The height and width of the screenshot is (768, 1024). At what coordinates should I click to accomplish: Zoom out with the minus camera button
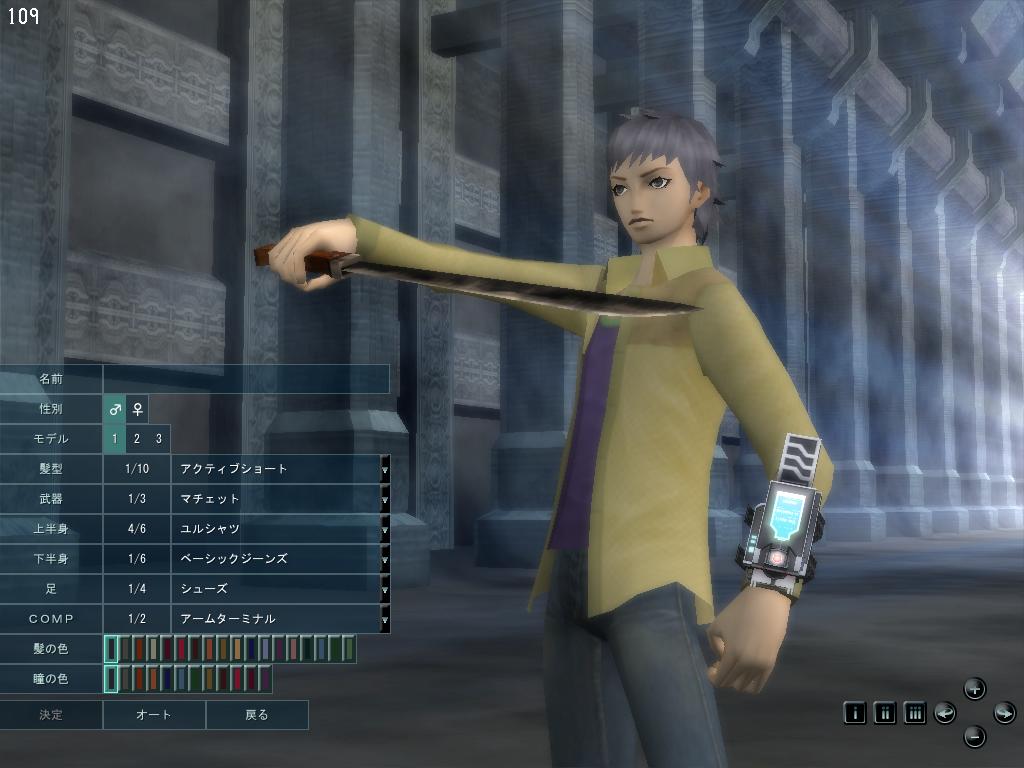click(975, 738)
